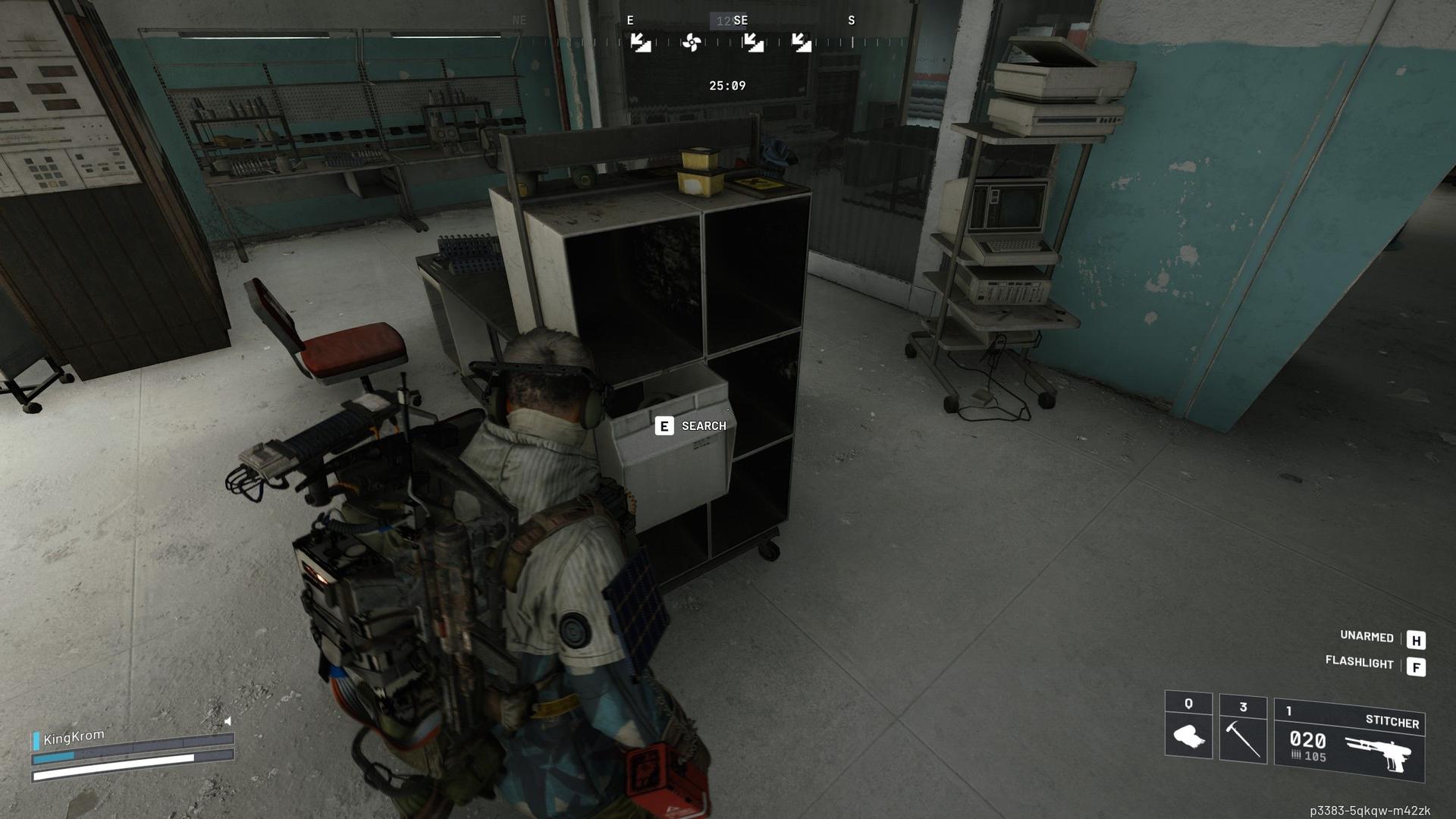Screen dimensions: 1456x819
Task: Click the 25:09 mission timer
Action: [726, 85]
